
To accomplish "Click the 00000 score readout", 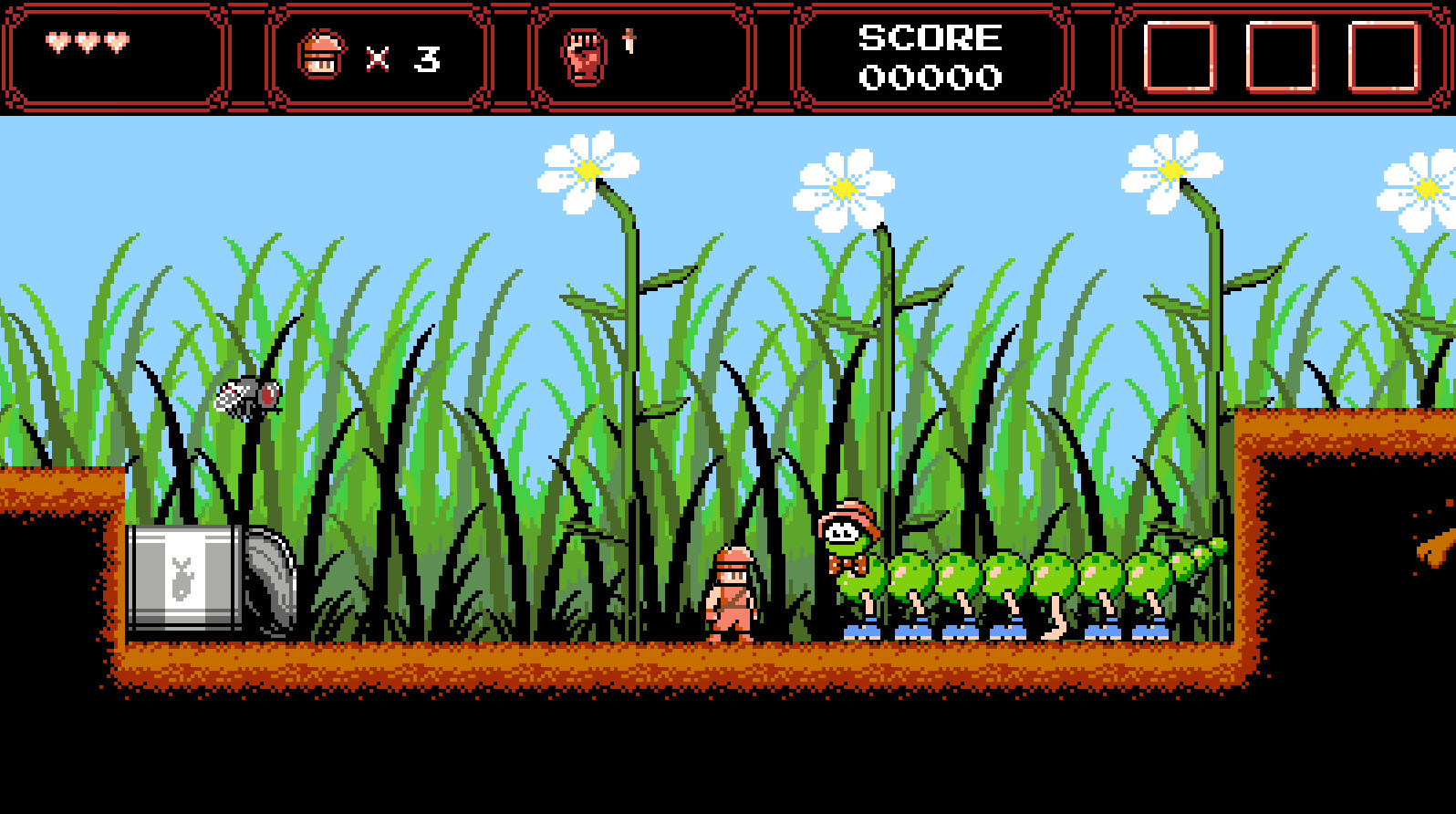I will pos(930,77).
